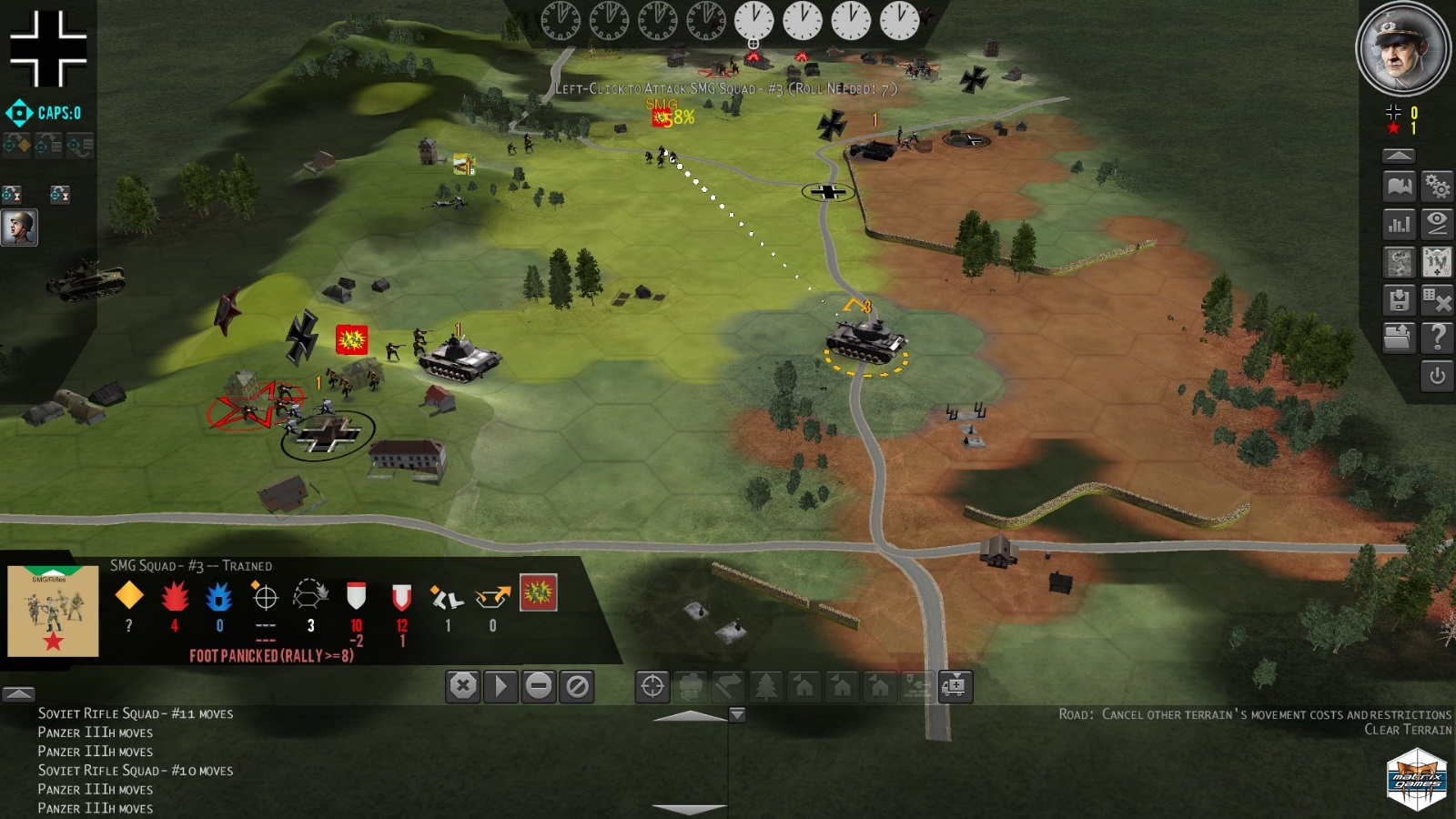
Task: Toggle the eye line-of-sight view
Action: [1438, 224]
